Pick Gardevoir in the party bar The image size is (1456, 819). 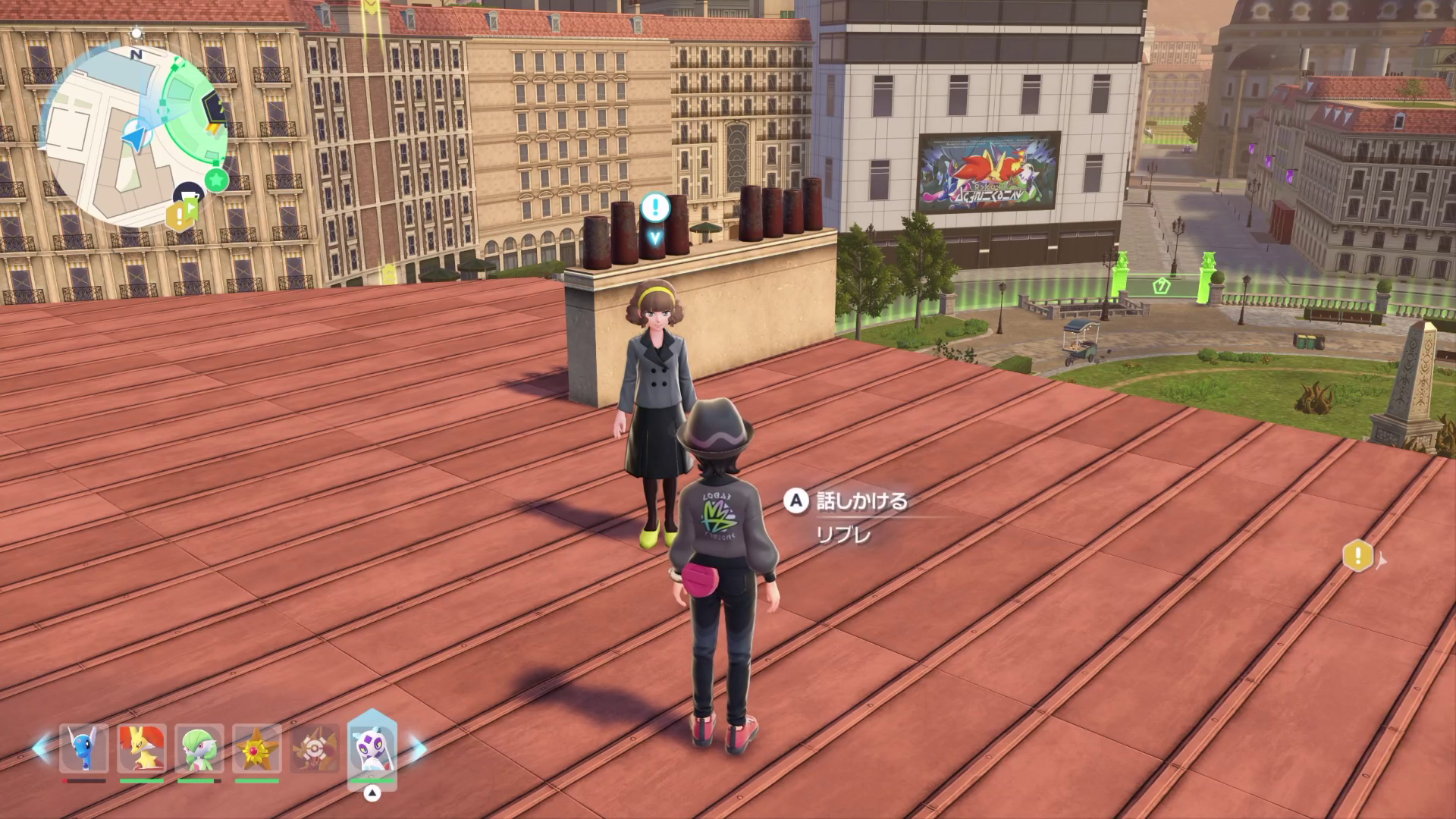[x=199, y=748]
